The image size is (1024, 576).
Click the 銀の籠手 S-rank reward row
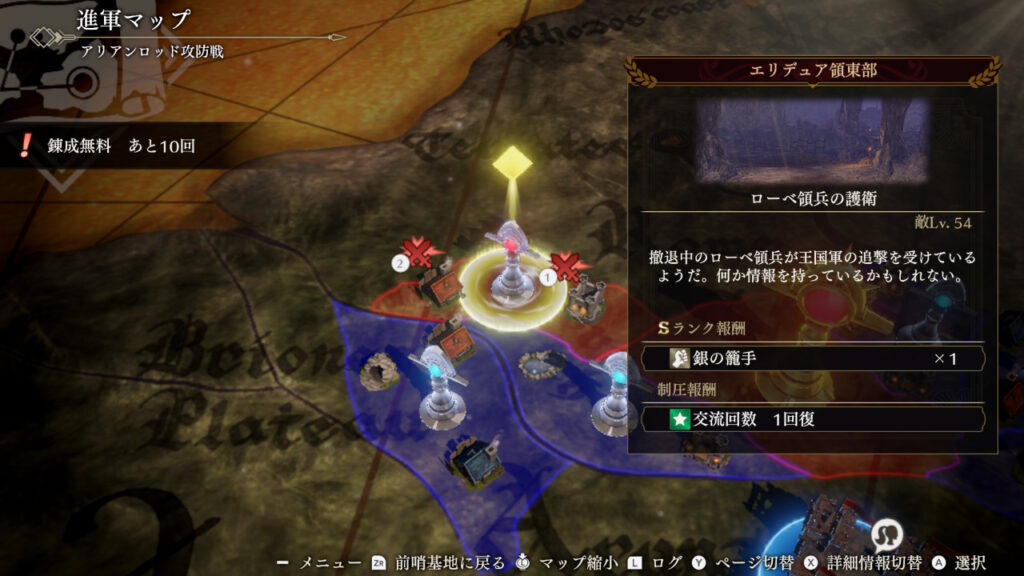click(x=812, y=358)
